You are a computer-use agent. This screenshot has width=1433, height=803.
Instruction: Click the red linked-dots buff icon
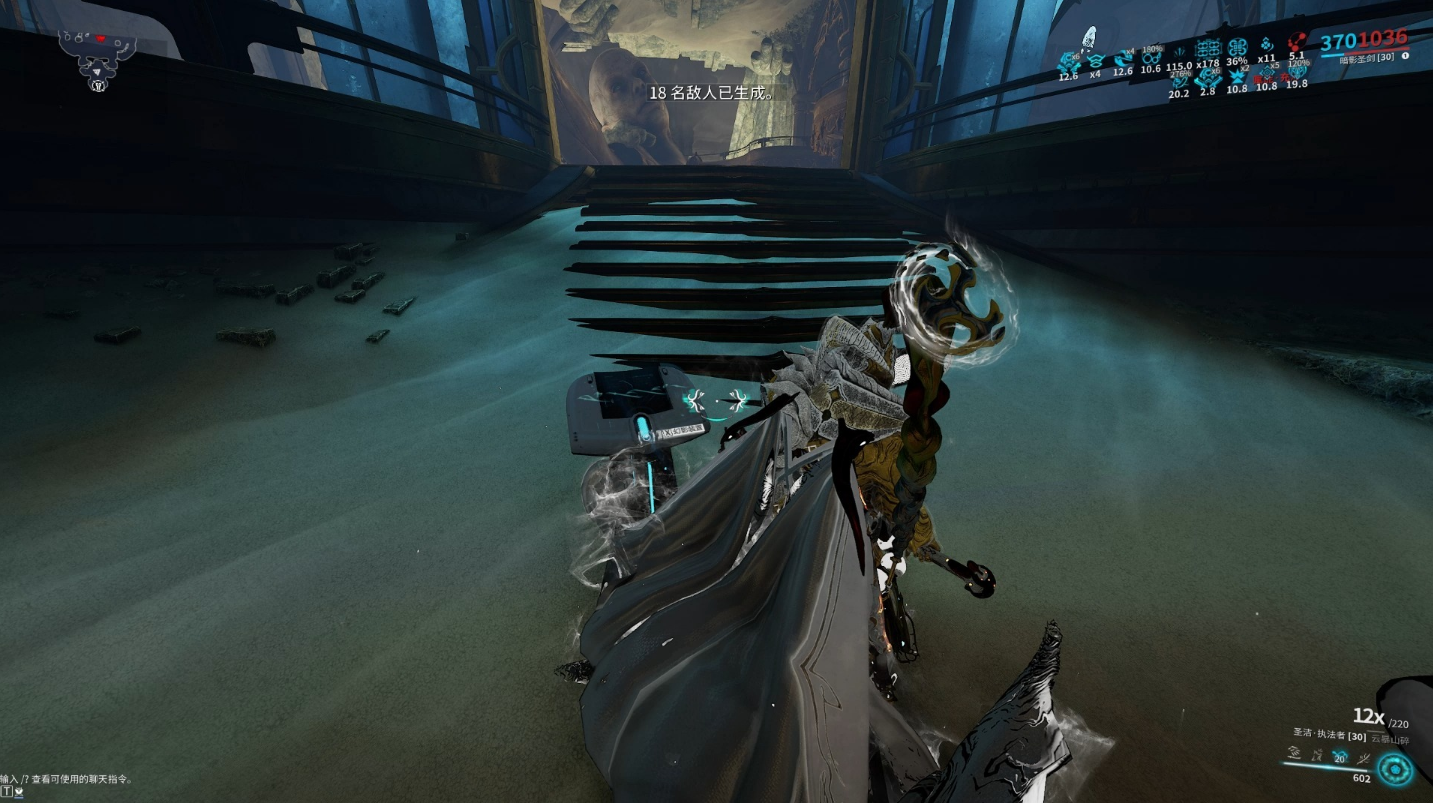click(1297, 43)
